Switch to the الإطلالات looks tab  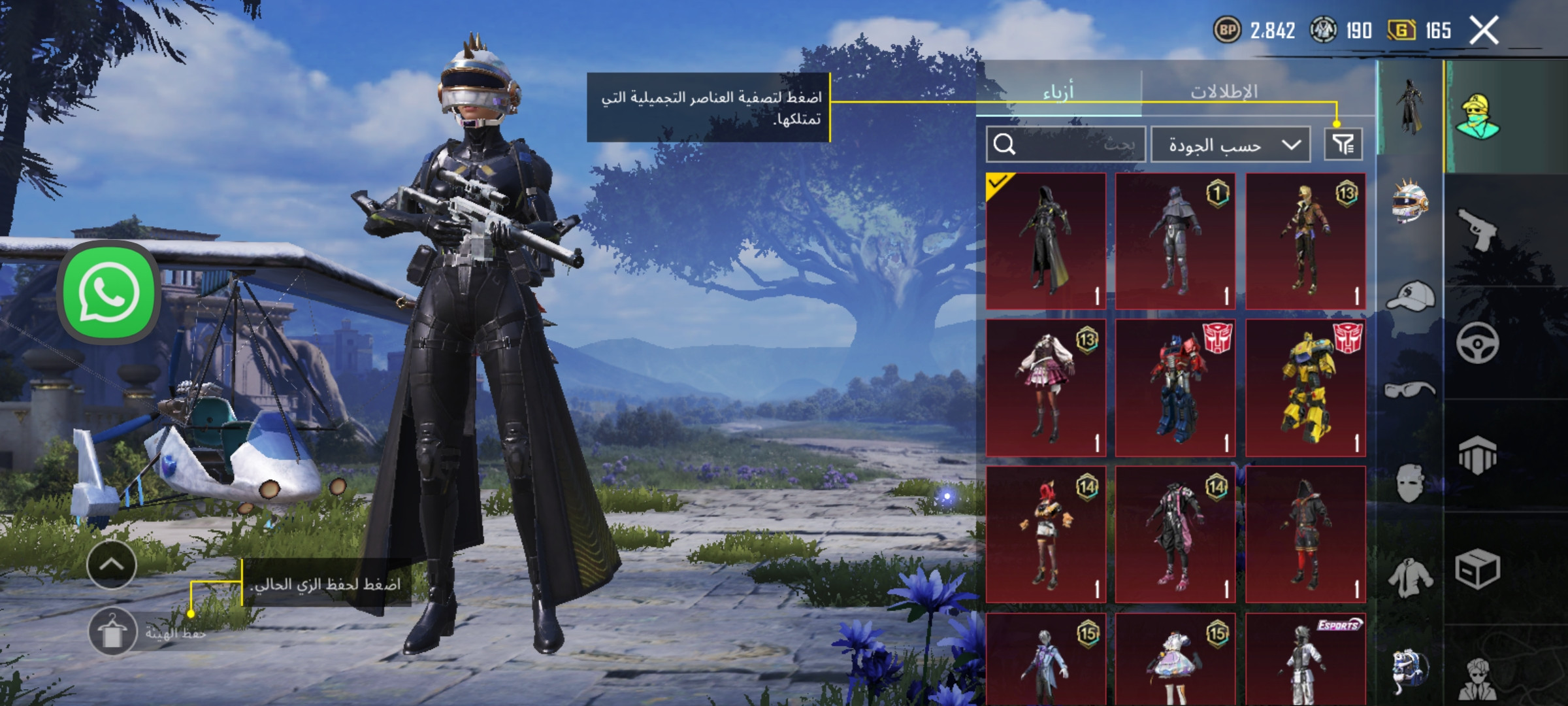coord(1224,92)
